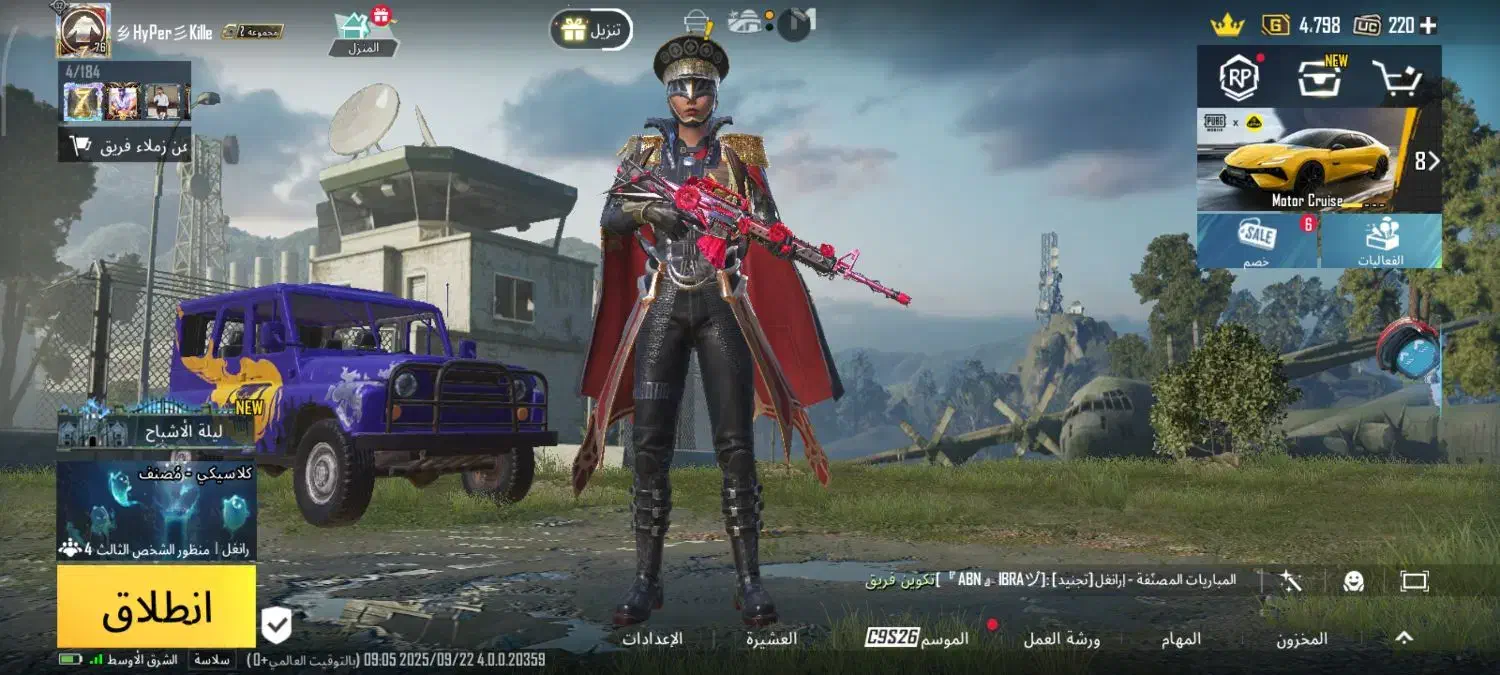Open the ليلة الأشباح event banner
This screenshot has width=1500, height=675.
coord(156,428)
